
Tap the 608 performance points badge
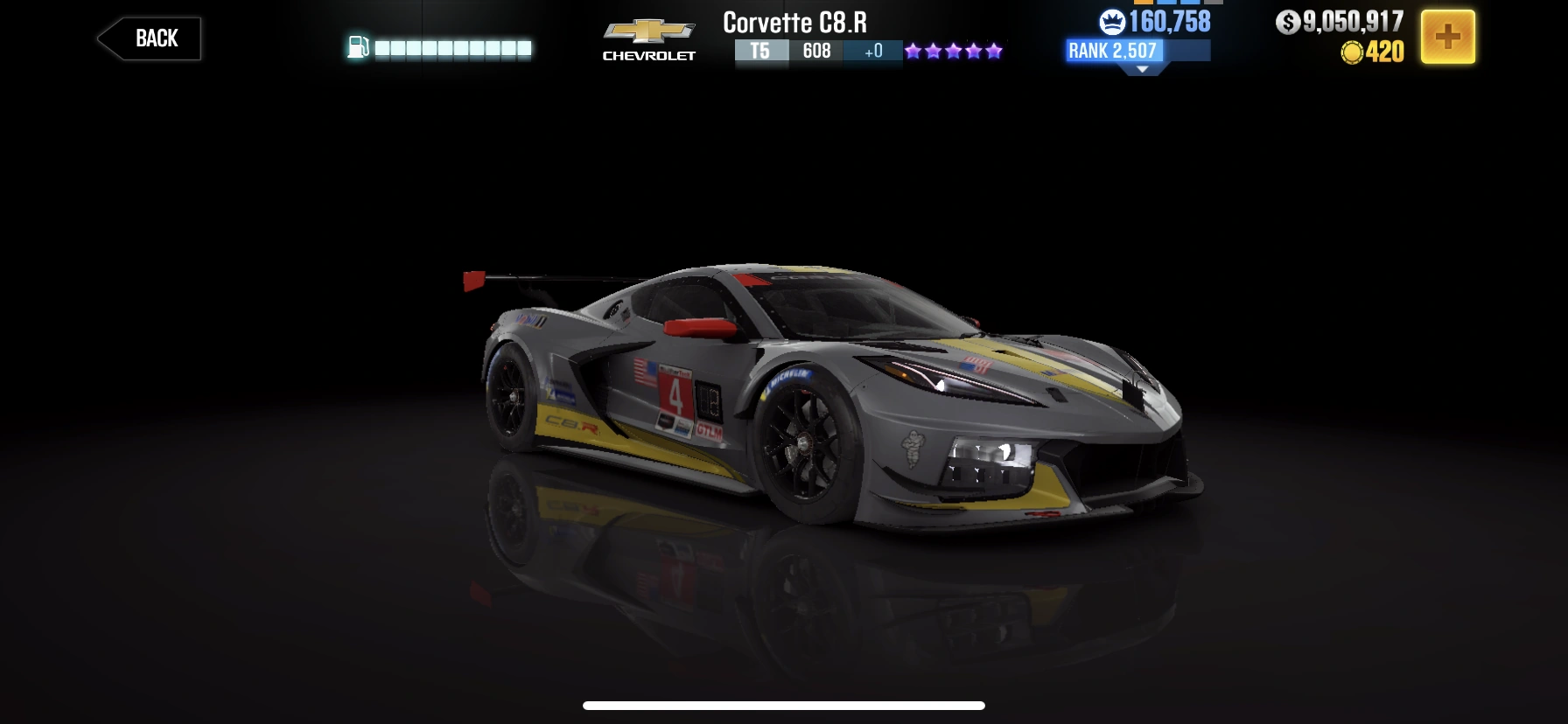point(816,52)
